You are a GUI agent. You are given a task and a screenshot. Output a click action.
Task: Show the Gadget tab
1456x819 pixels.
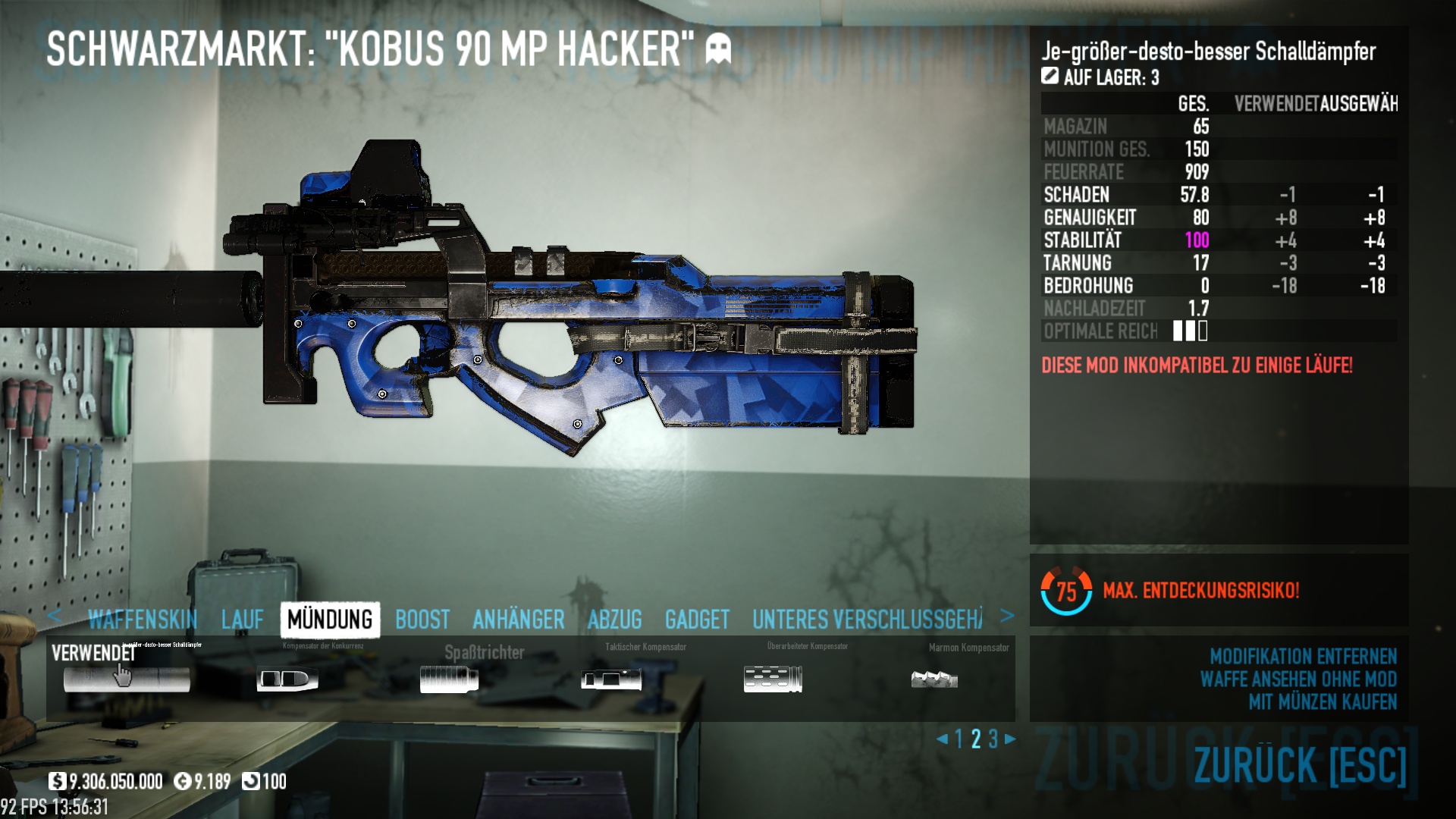[x=697, y=620]
